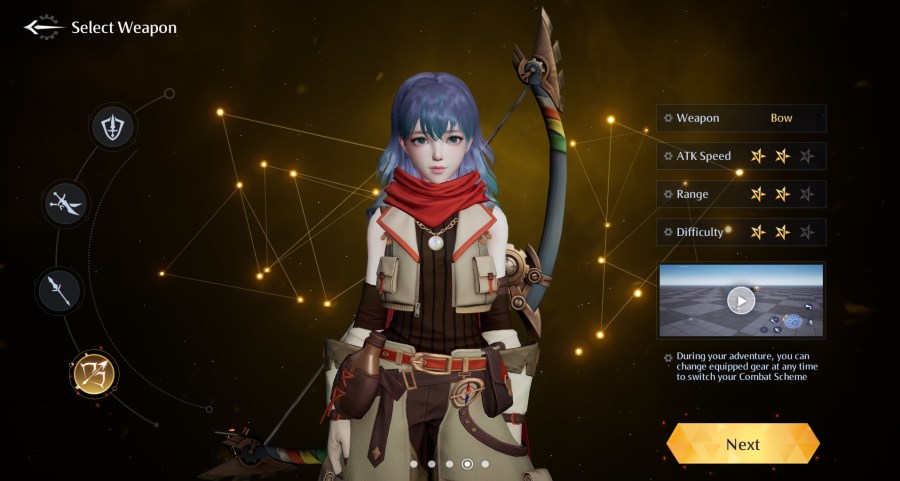Choose the dual blades weapon icon

(68, 204)
